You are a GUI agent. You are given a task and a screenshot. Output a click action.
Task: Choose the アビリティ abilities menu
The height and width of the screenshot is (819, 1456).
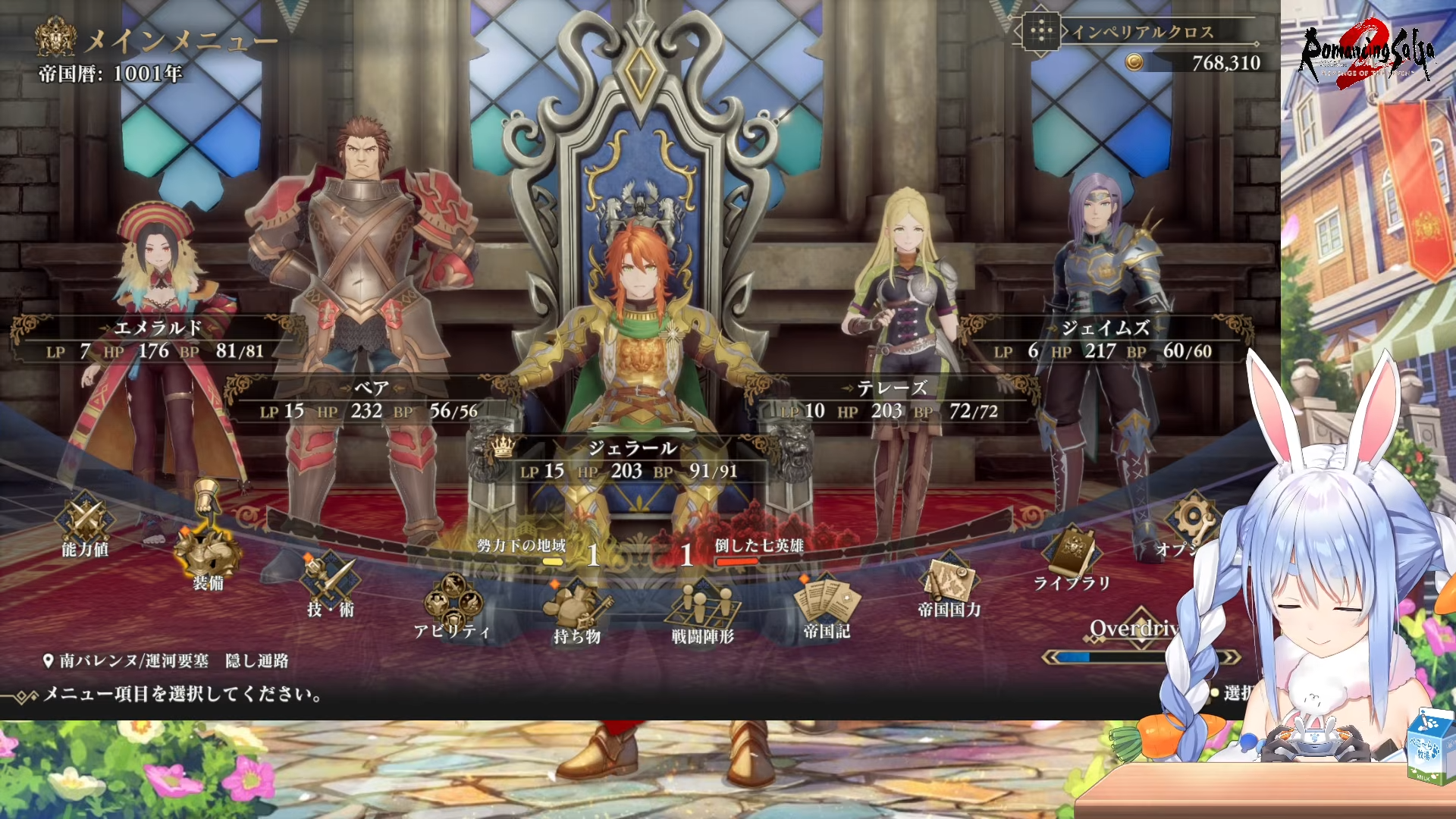click(x=452, y=604)
